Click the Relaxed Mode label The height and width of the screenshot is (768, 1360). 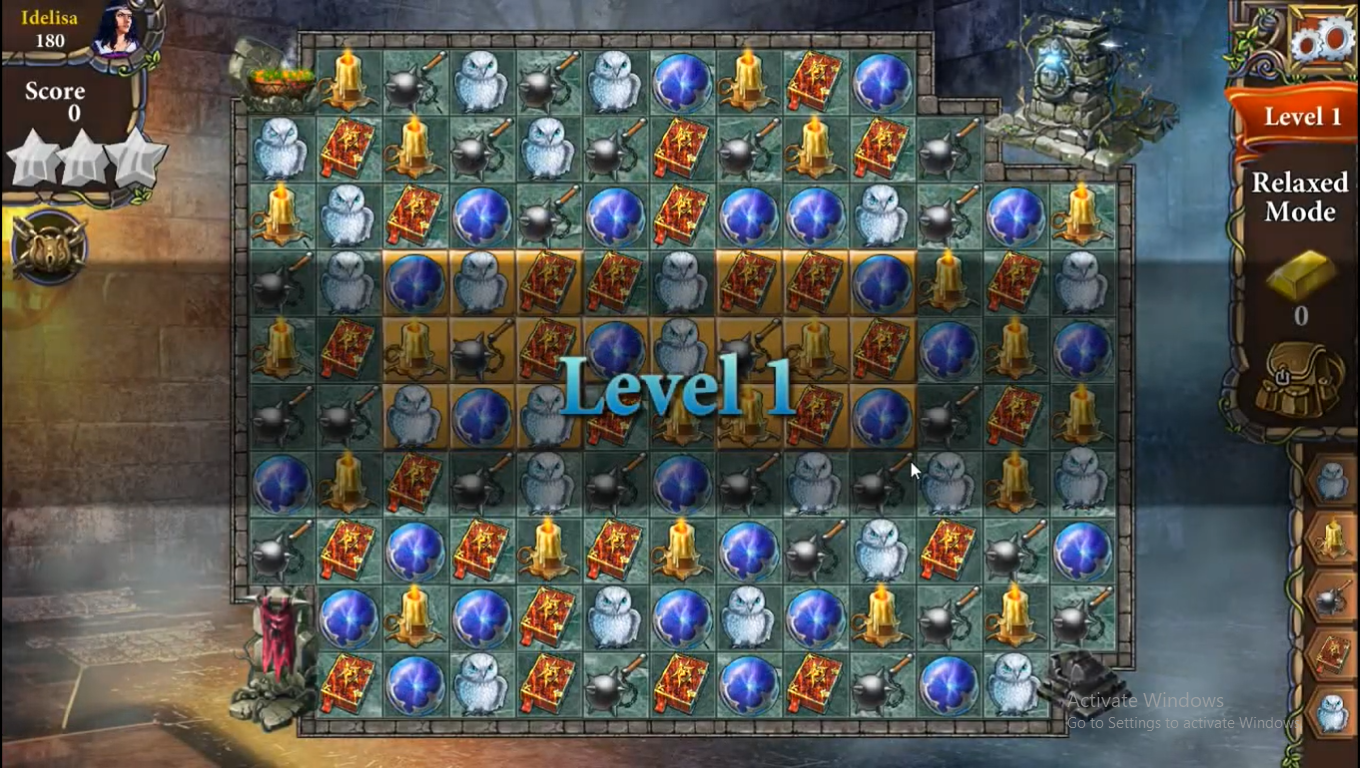pyautogui.click(x=1299, y=198)
